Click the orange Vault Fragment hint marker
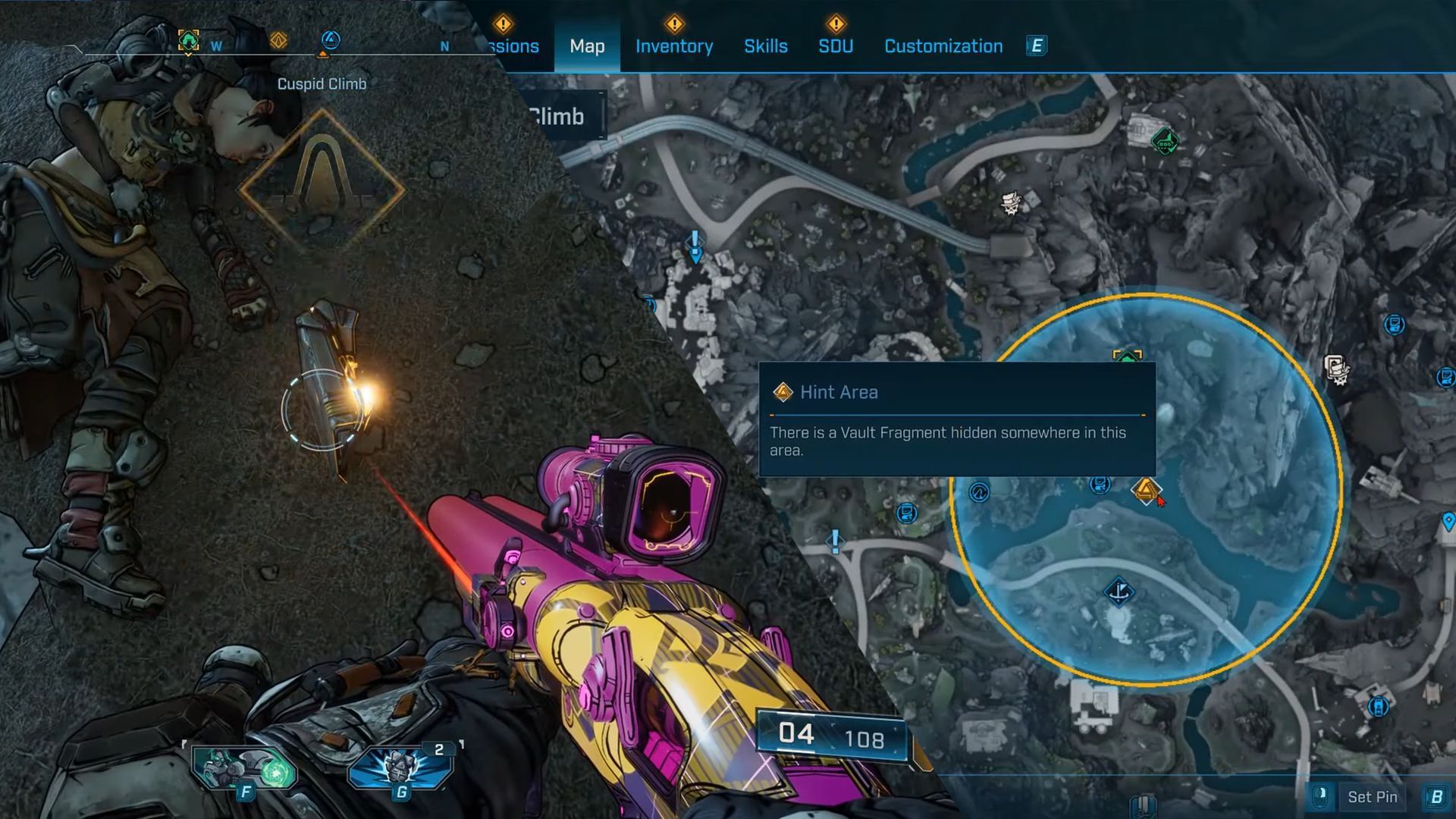Viewport: 1456px width, 819px height. click(x=1145, y=490)
